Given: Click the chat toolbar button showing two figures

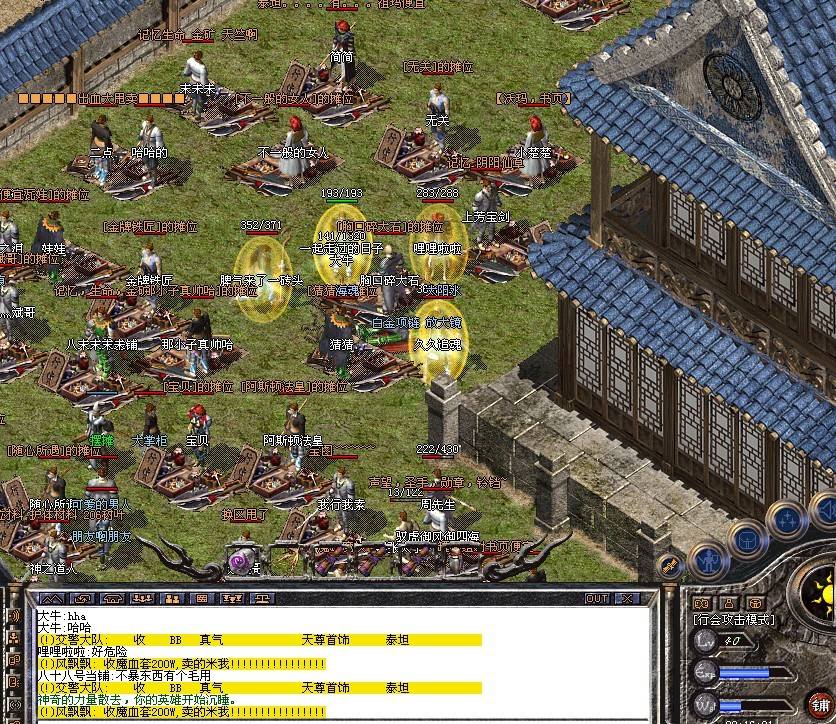Looking at the screenshot, I should pyautogui.click(x=171, y=599).
